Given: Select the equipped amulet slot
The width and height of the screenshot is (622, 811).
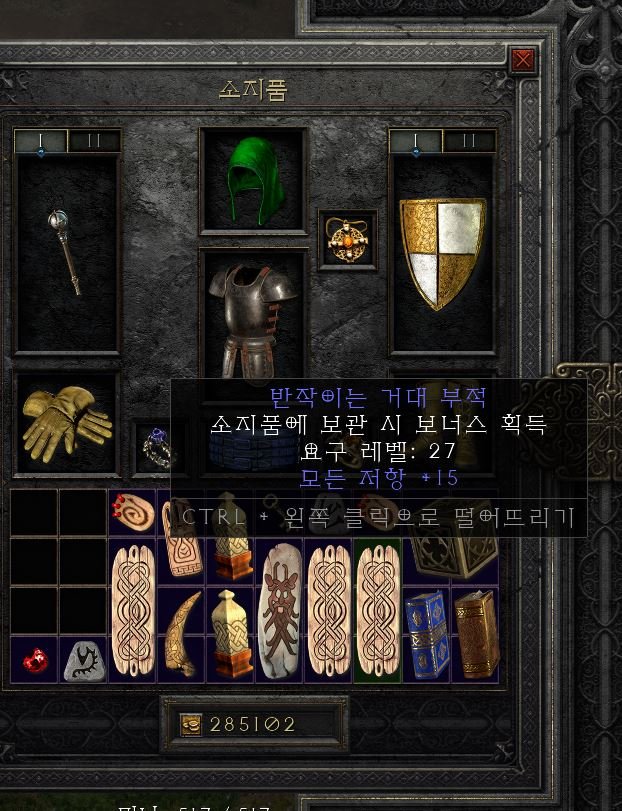Looking at the screenshot, I should tap(347, 240).
